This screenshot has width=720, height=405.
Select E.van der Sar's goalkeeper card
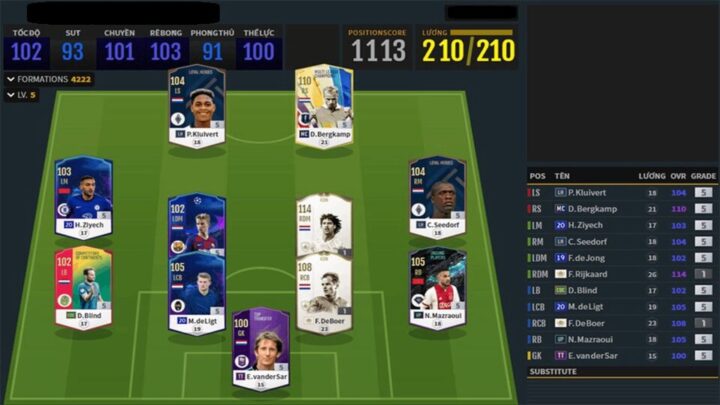(260, 347)
